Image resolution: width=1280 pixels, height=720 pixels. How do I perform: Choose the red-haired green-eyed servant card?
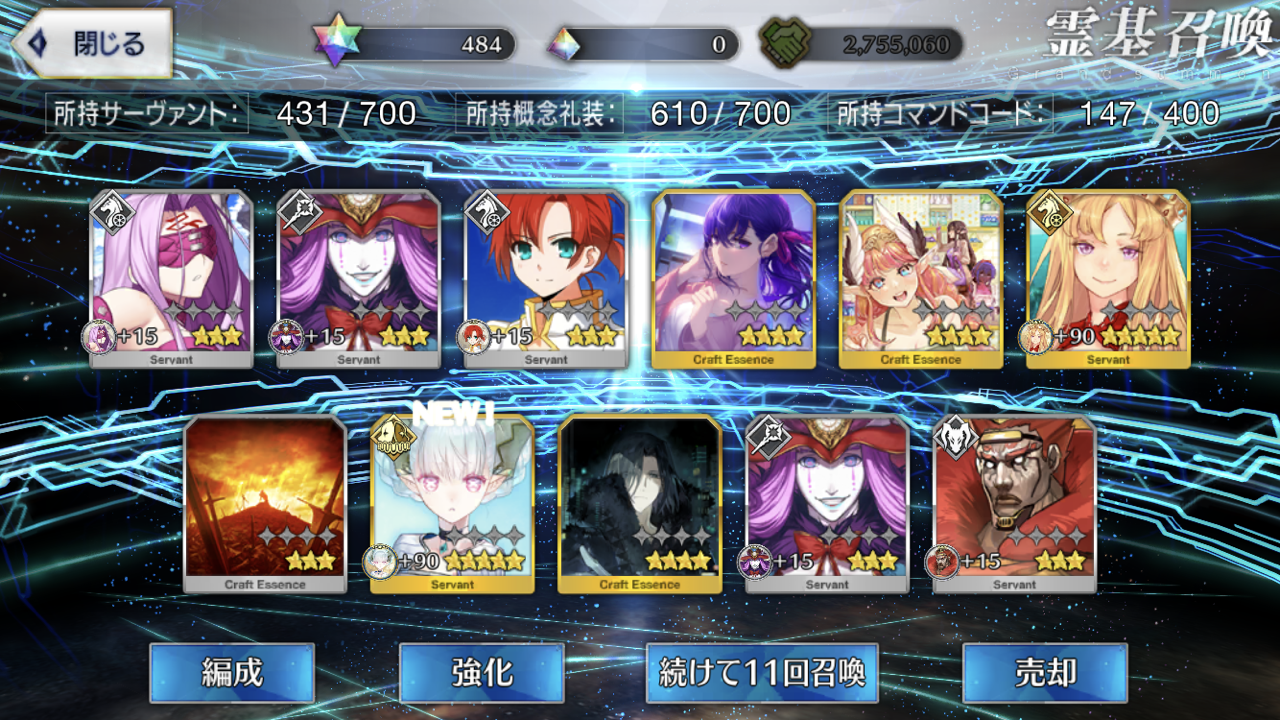pos(546,279)
